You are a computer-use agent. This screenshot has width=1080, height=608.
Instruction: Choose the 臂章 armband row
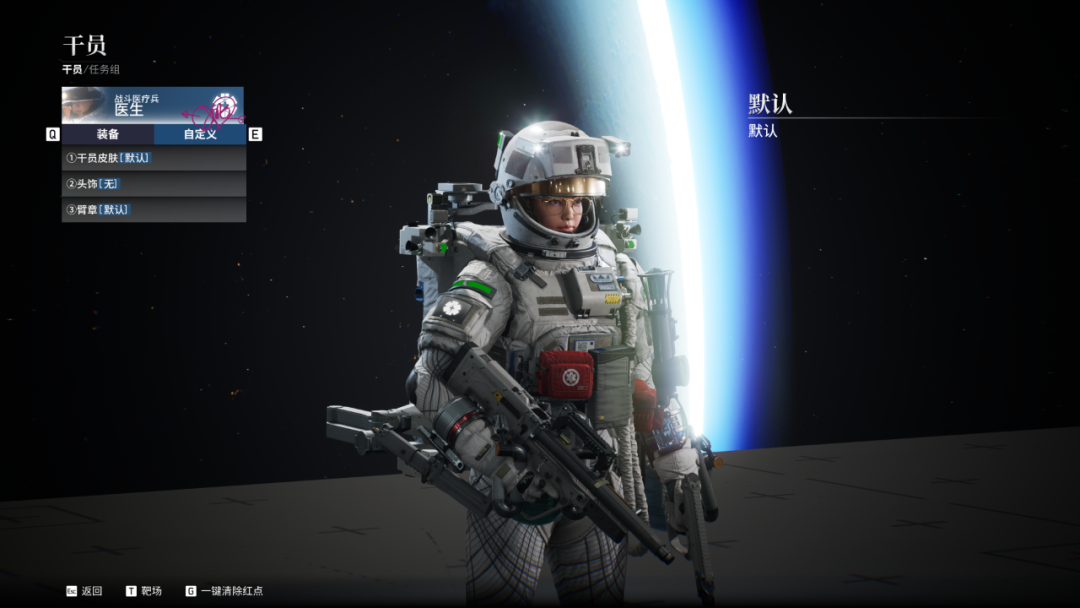[x=153, y=210]
